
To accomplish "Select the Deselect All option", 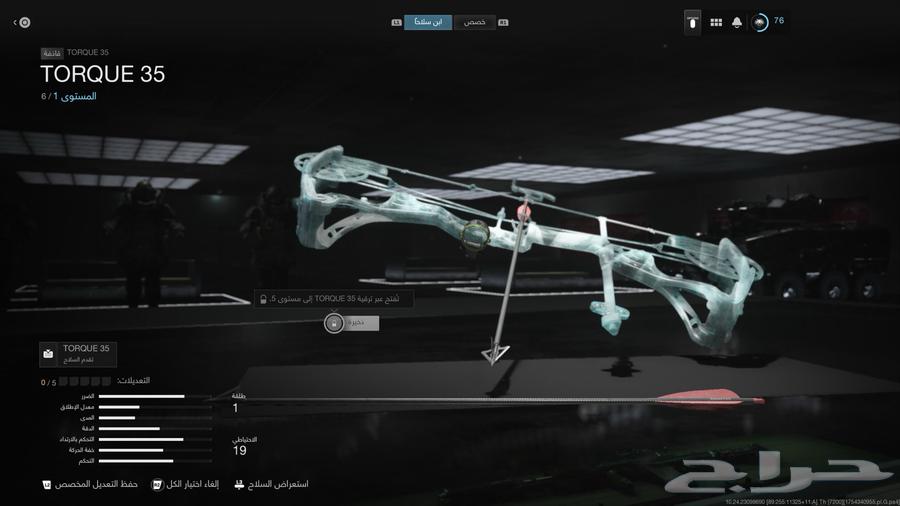I will pyautogui.click(x=184, y=484).
